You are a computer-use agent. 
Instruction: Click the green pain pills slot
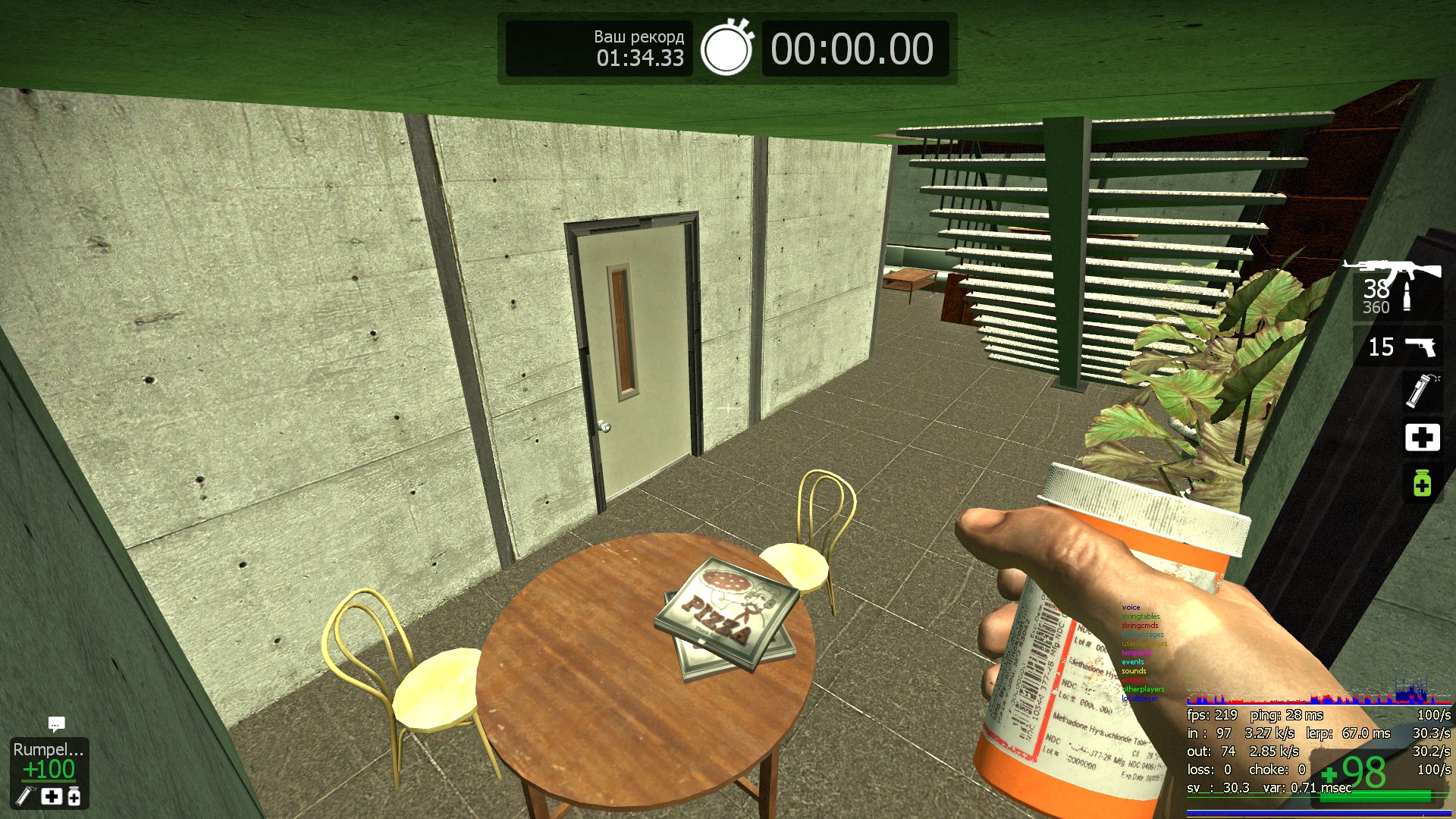coord(1422,483)
